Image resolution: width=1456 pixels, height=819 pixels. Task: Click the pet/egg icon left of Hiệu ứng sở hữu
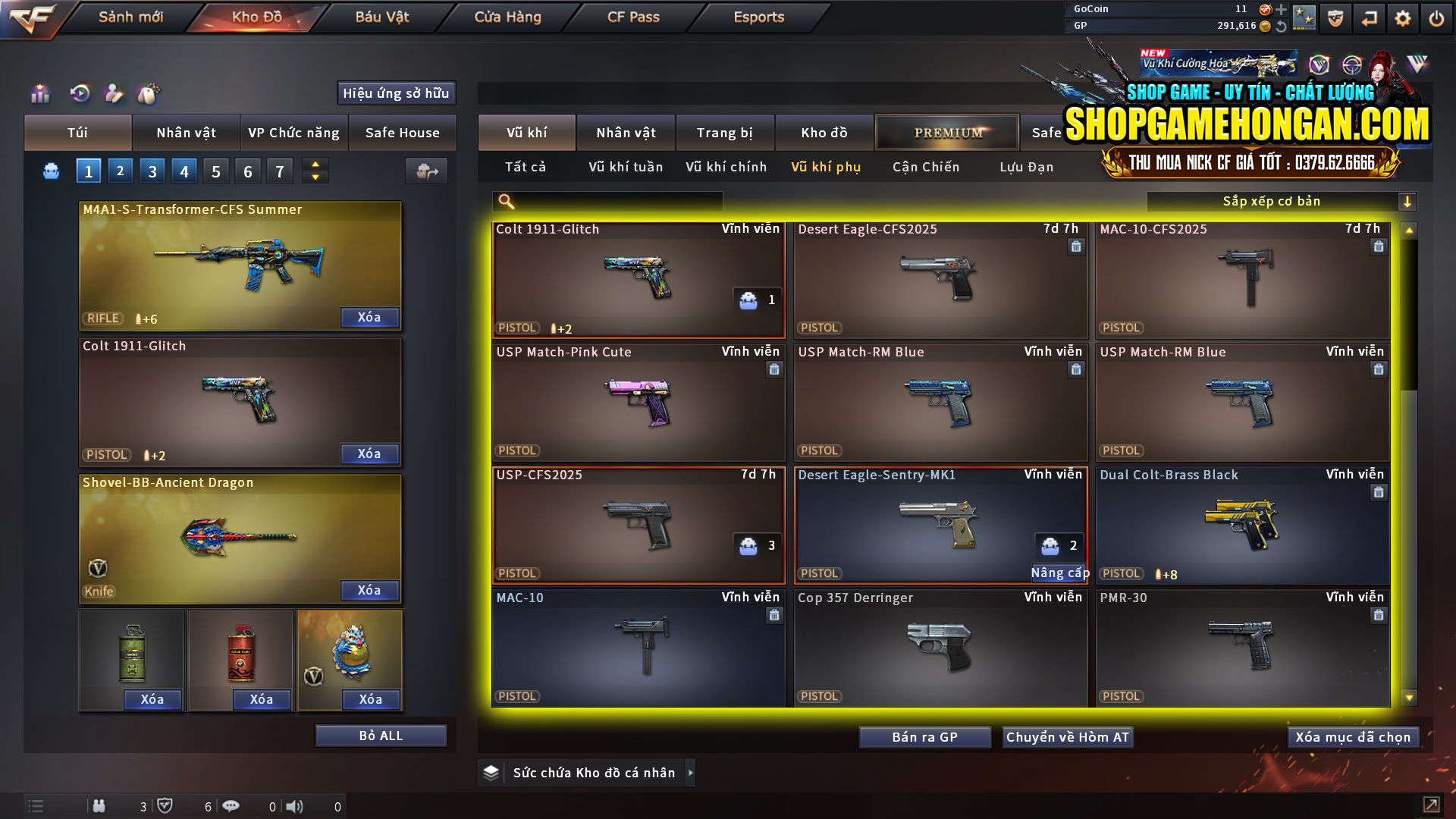click(149, 93)
